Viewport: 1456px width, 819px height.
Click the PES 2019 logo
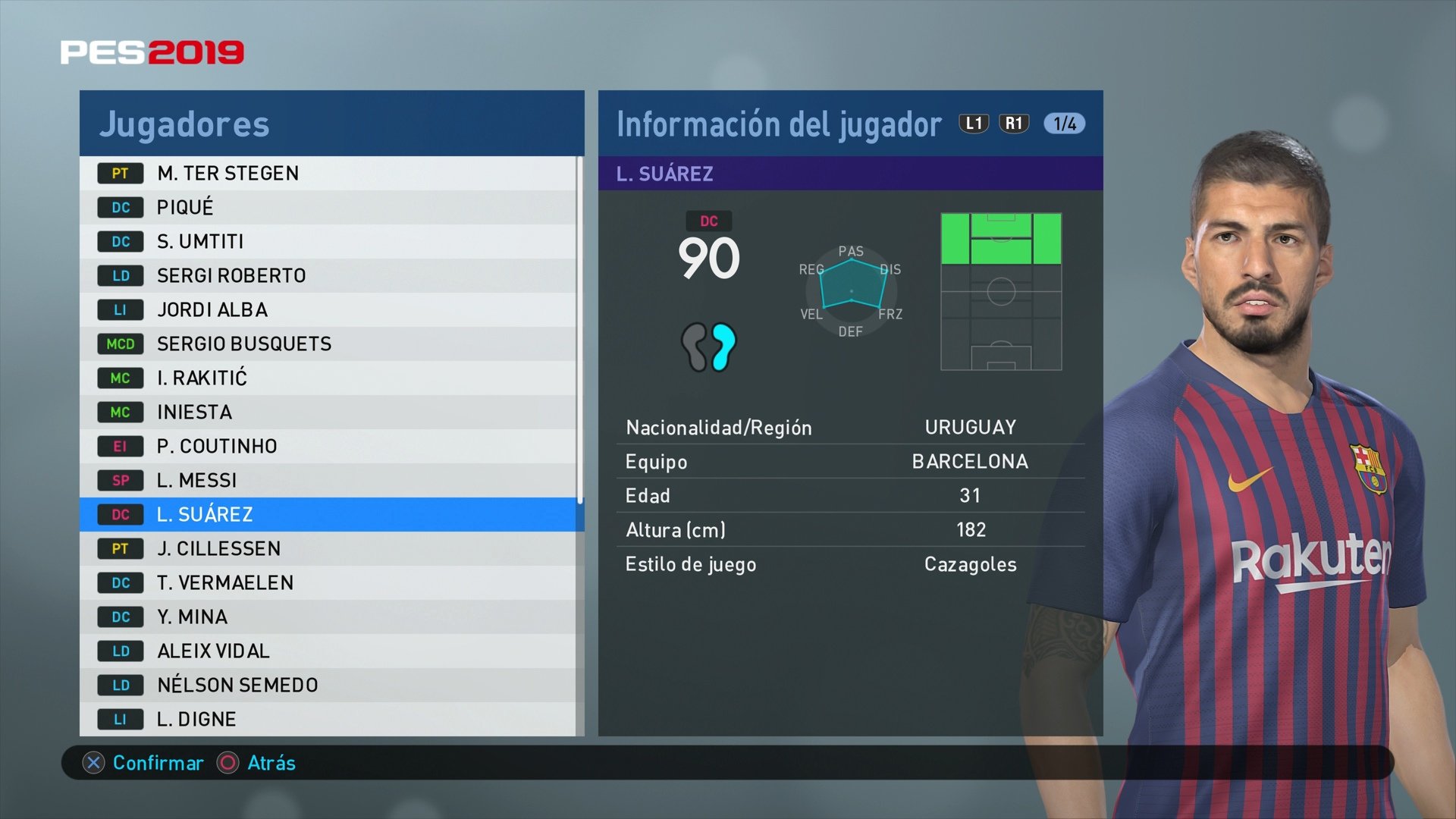point(154,52)
